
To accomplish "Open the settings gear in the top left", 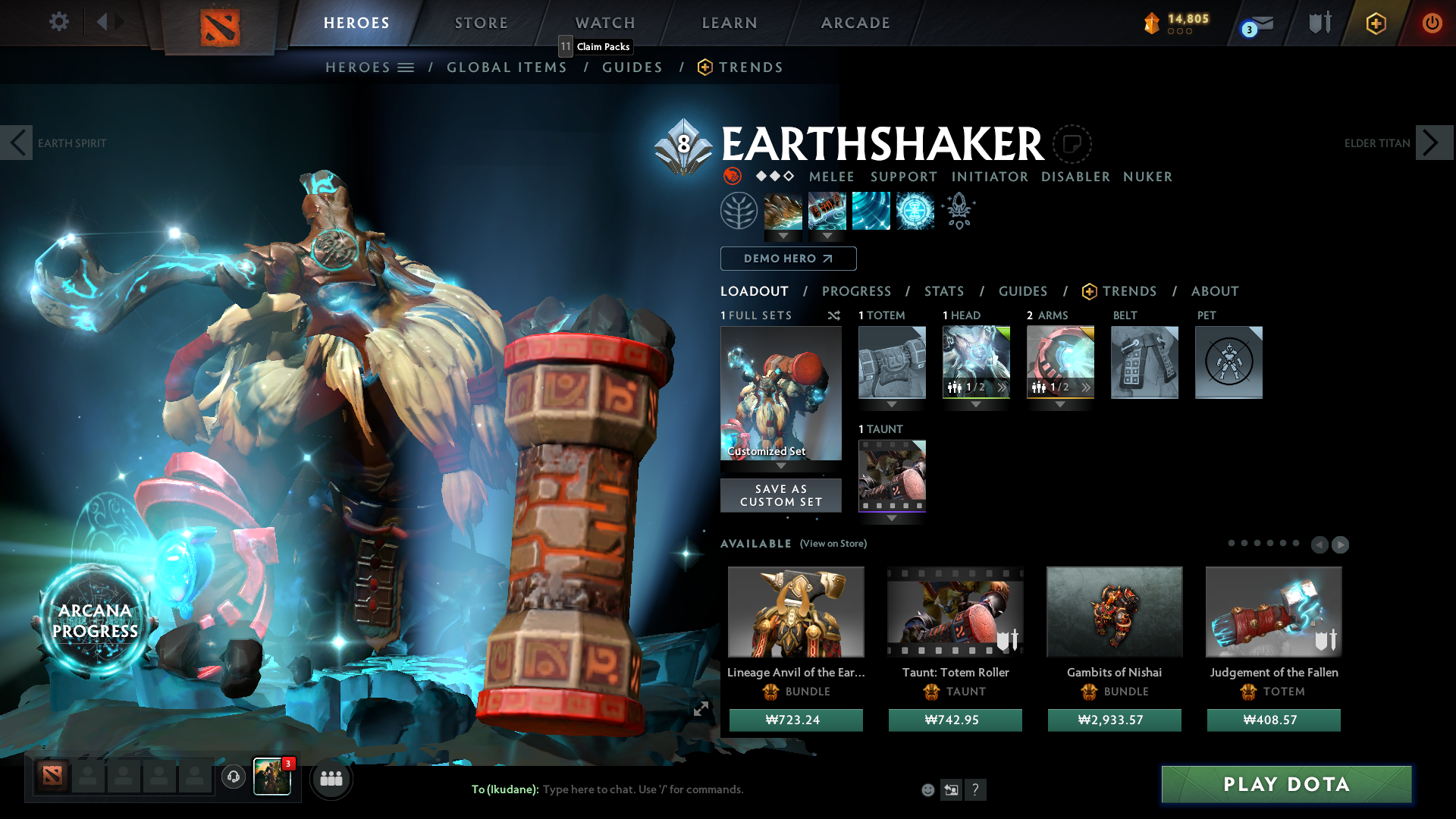I will tap(58, 22).
